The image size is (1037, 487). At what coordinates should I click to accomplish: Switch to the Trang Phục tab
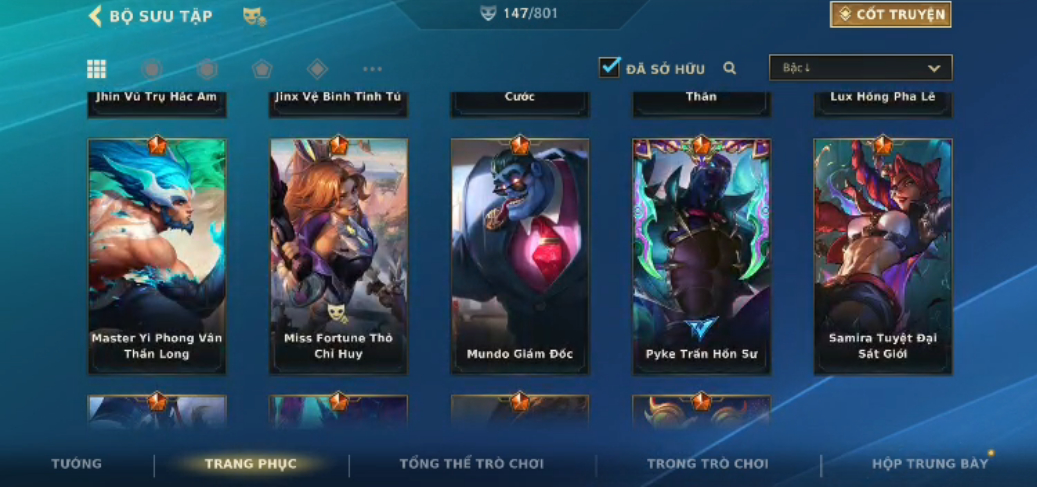[x=250, y=464]
